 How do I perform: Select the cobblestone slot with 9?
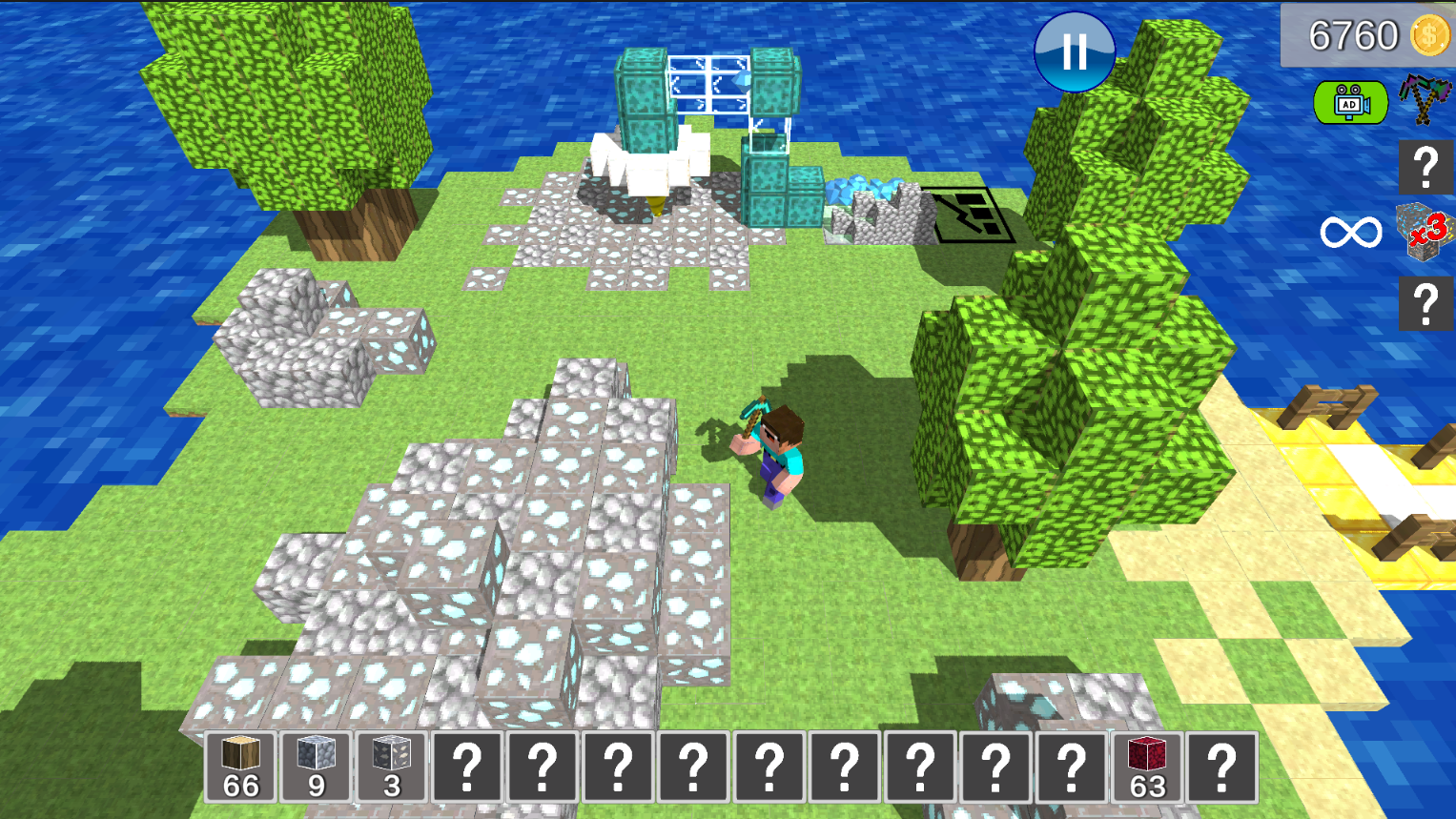[x=316, y=767]
